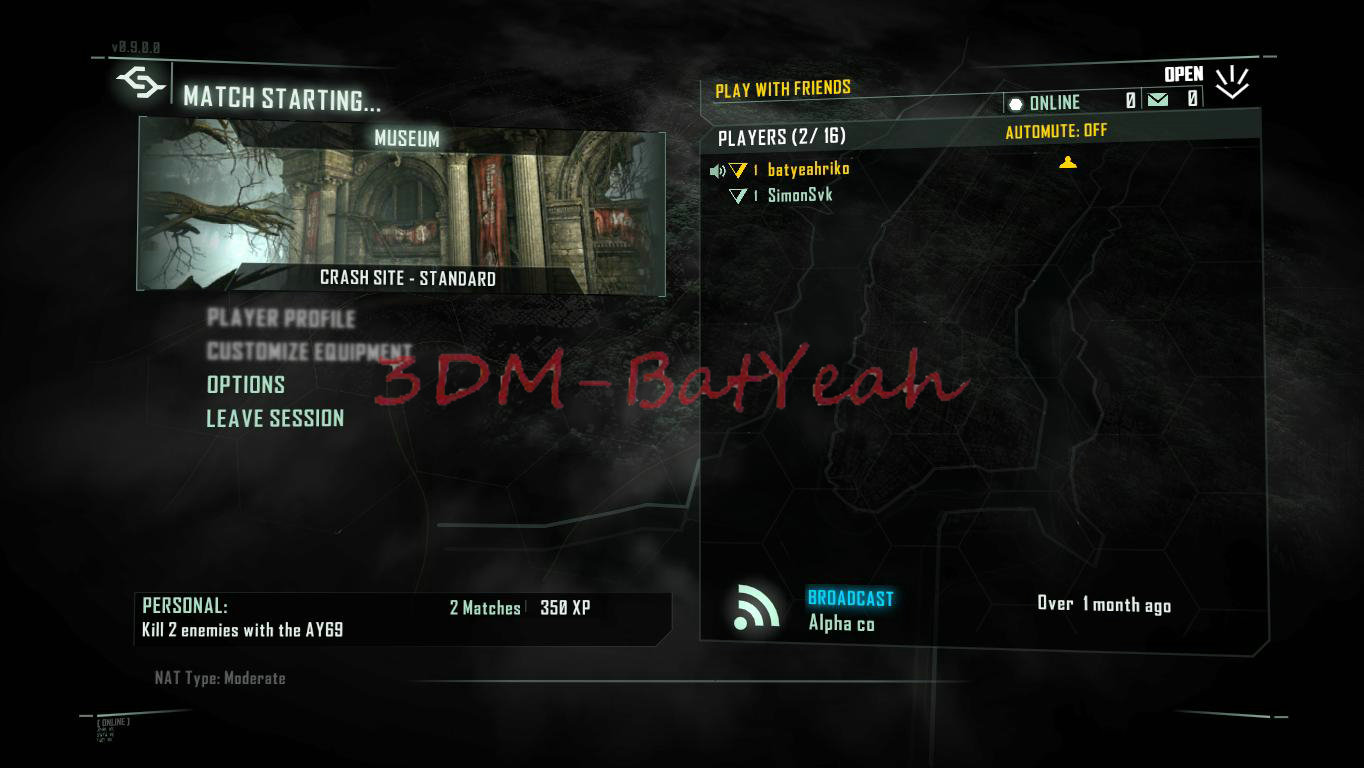Open the Options menu entry
The width and height of the screenshot is (1364, 768).
click(245, 385)
